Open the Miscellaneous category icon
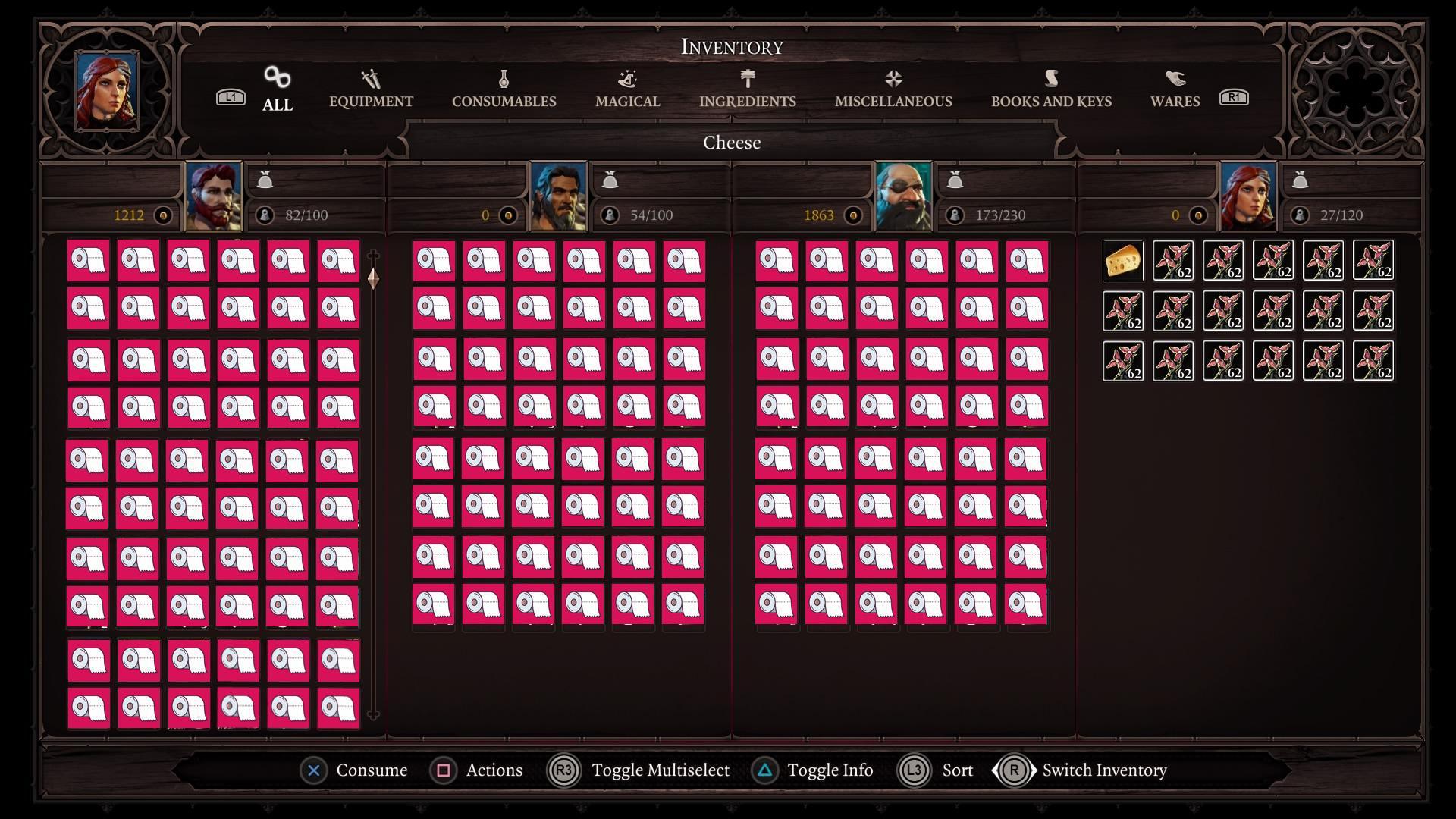 click(893, 78)
